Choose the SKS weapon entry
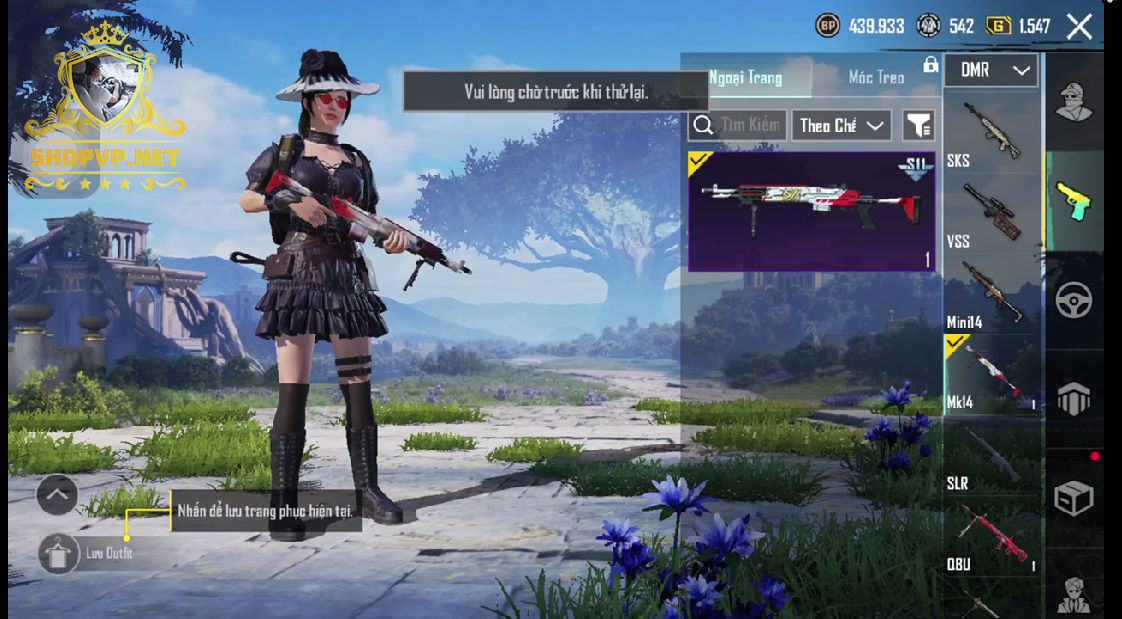Viewport: 1122px width, 619px height. 992,133
